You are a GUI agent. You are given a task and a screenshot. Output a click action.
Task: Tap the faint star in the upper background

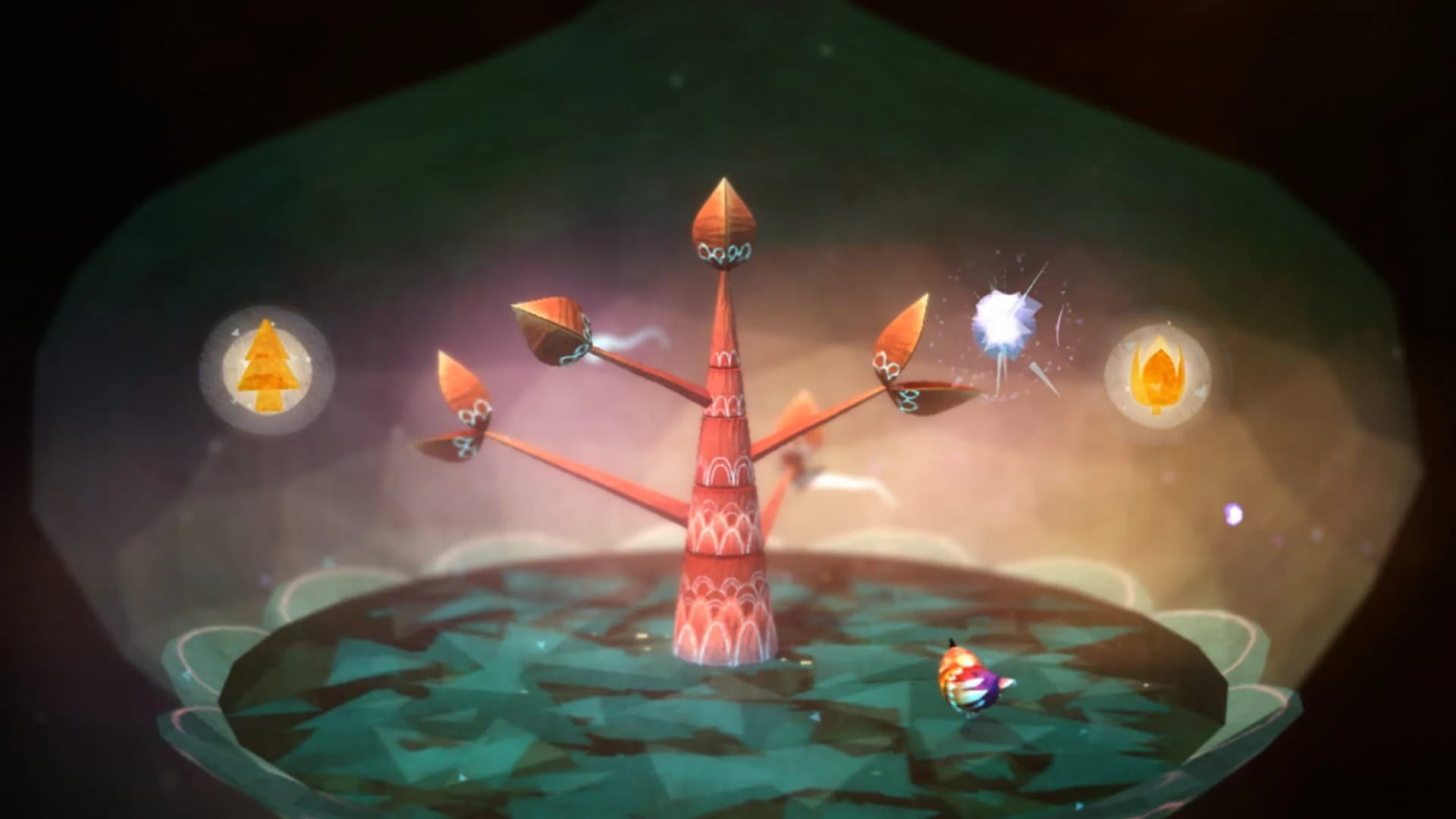[676, 79]
